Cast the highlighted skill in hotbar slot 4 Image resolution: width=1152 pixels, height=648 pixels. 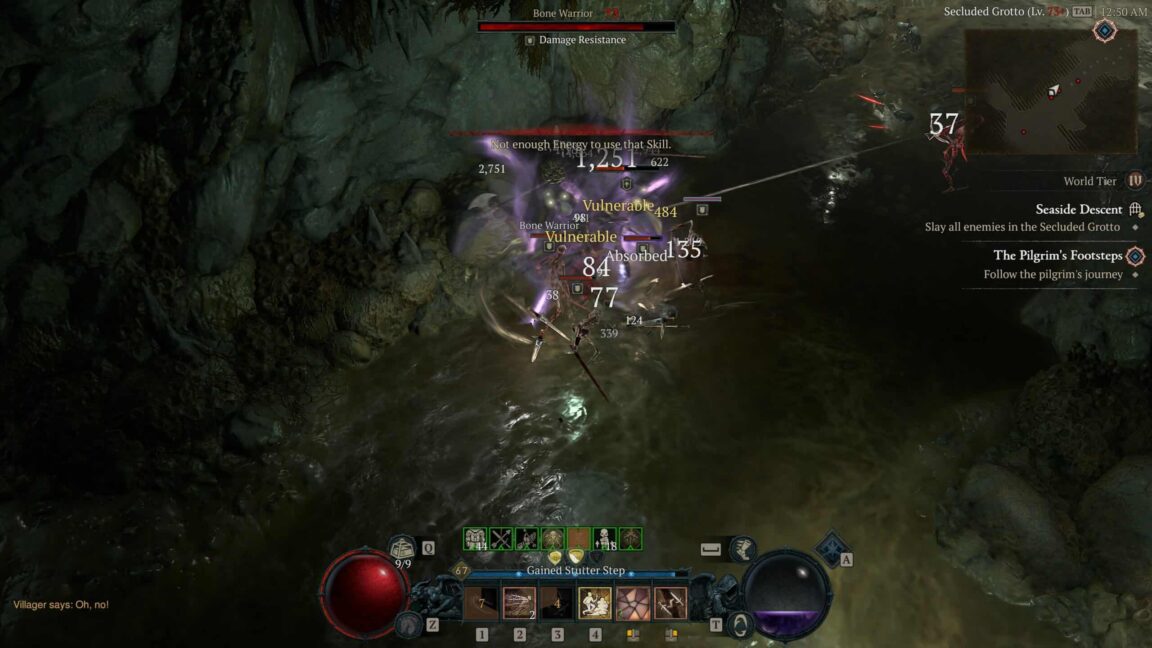coord(595,603)
